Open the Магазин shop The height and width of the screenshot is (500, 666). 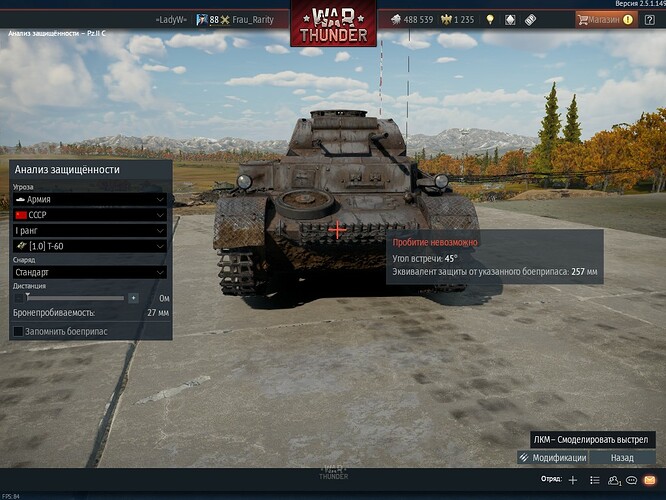[x=604, y=19]
